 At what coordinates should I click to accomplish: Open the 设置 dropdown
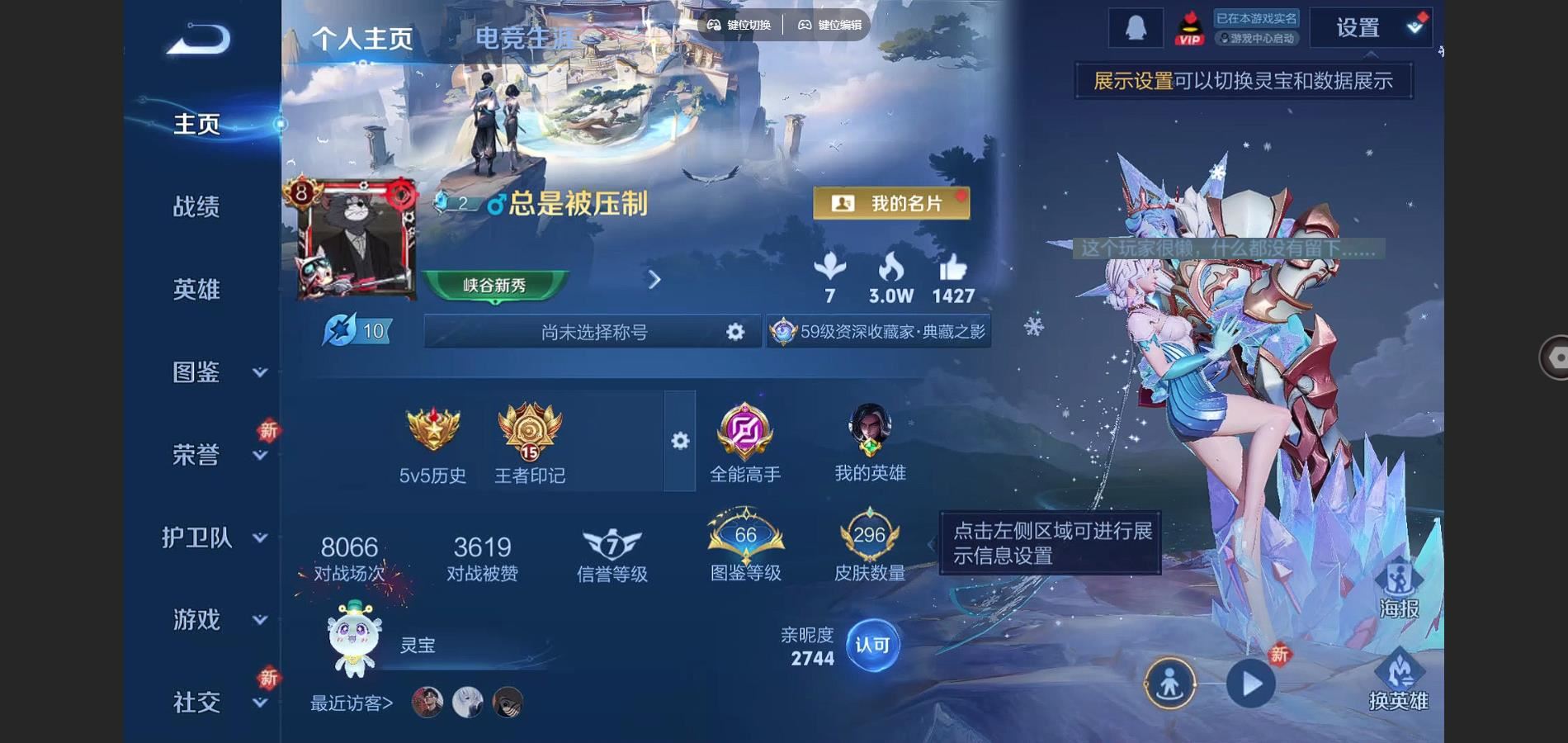click(1371, 28)
